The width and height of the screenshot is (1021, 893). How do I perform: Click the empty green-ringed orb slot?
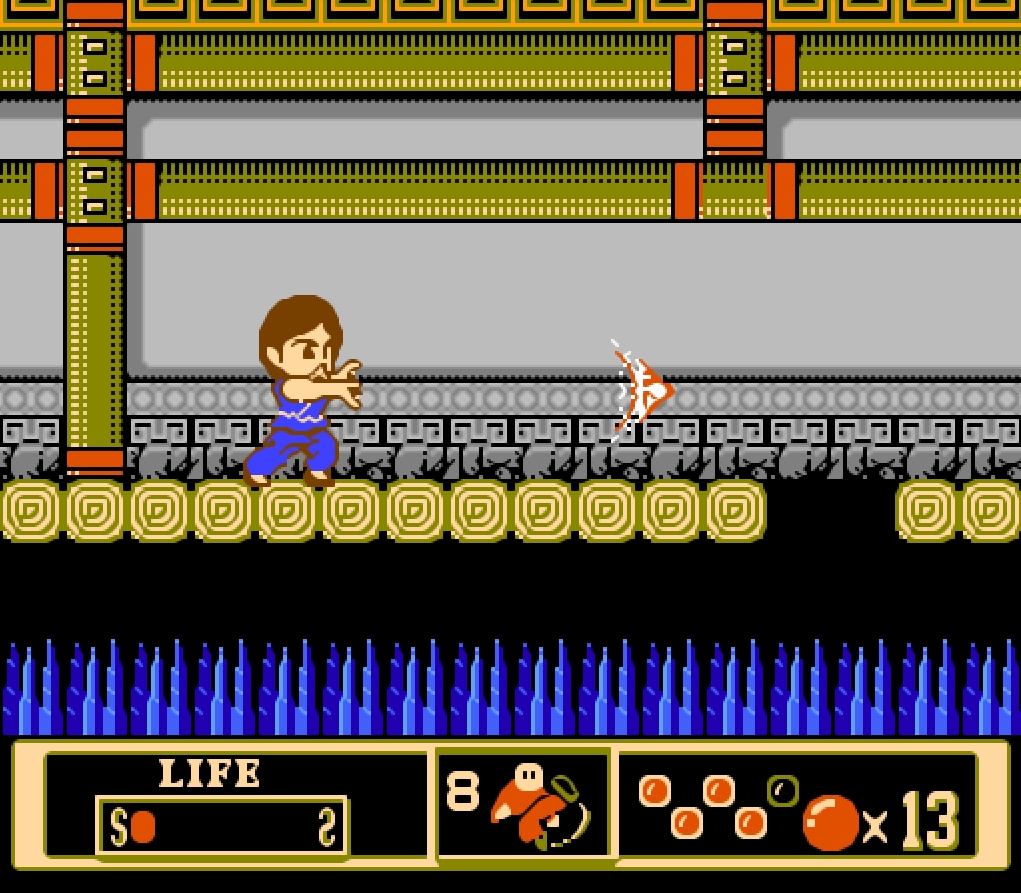pyautogui.click(x=783, y=791)
